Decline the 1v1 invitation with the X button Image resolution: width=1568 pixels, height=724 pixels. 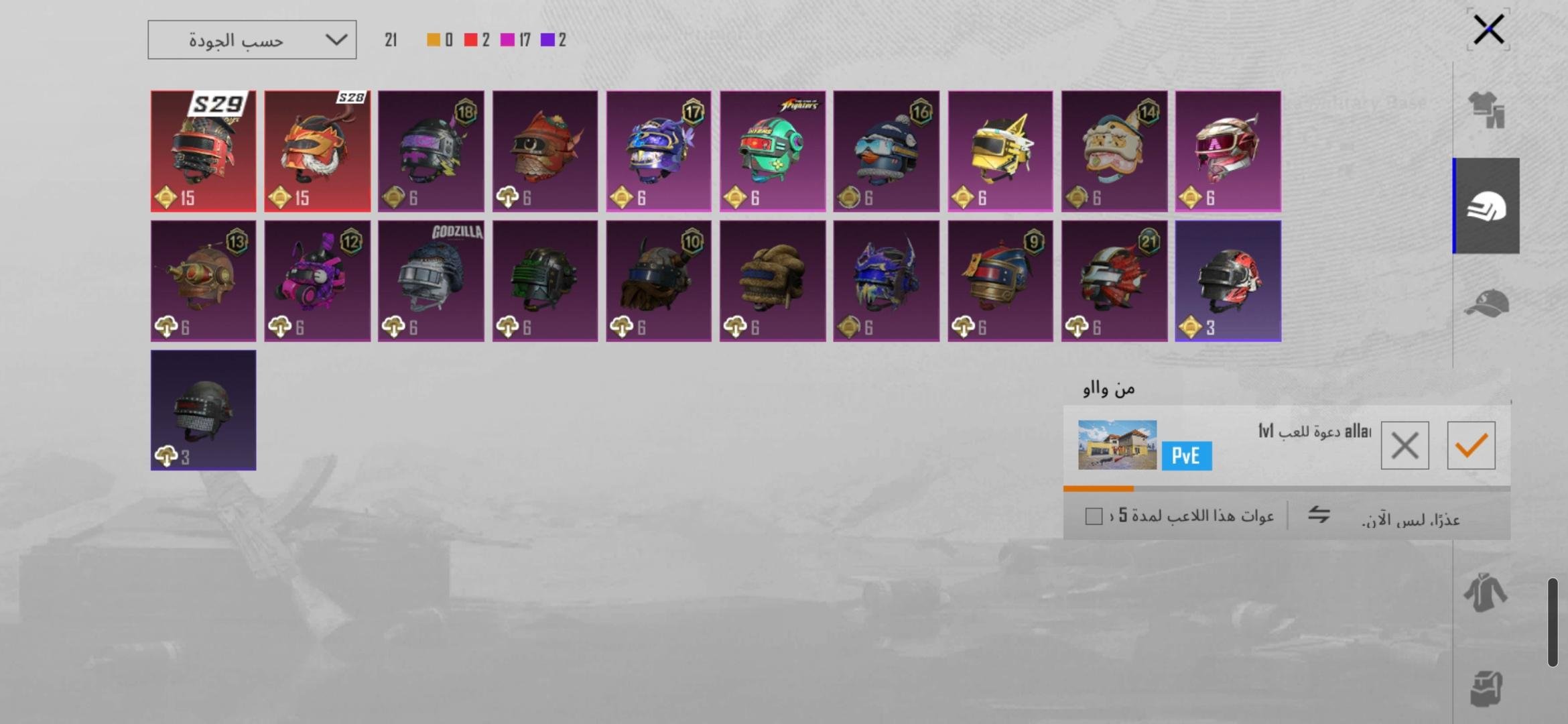click(x=1404, y=445)
